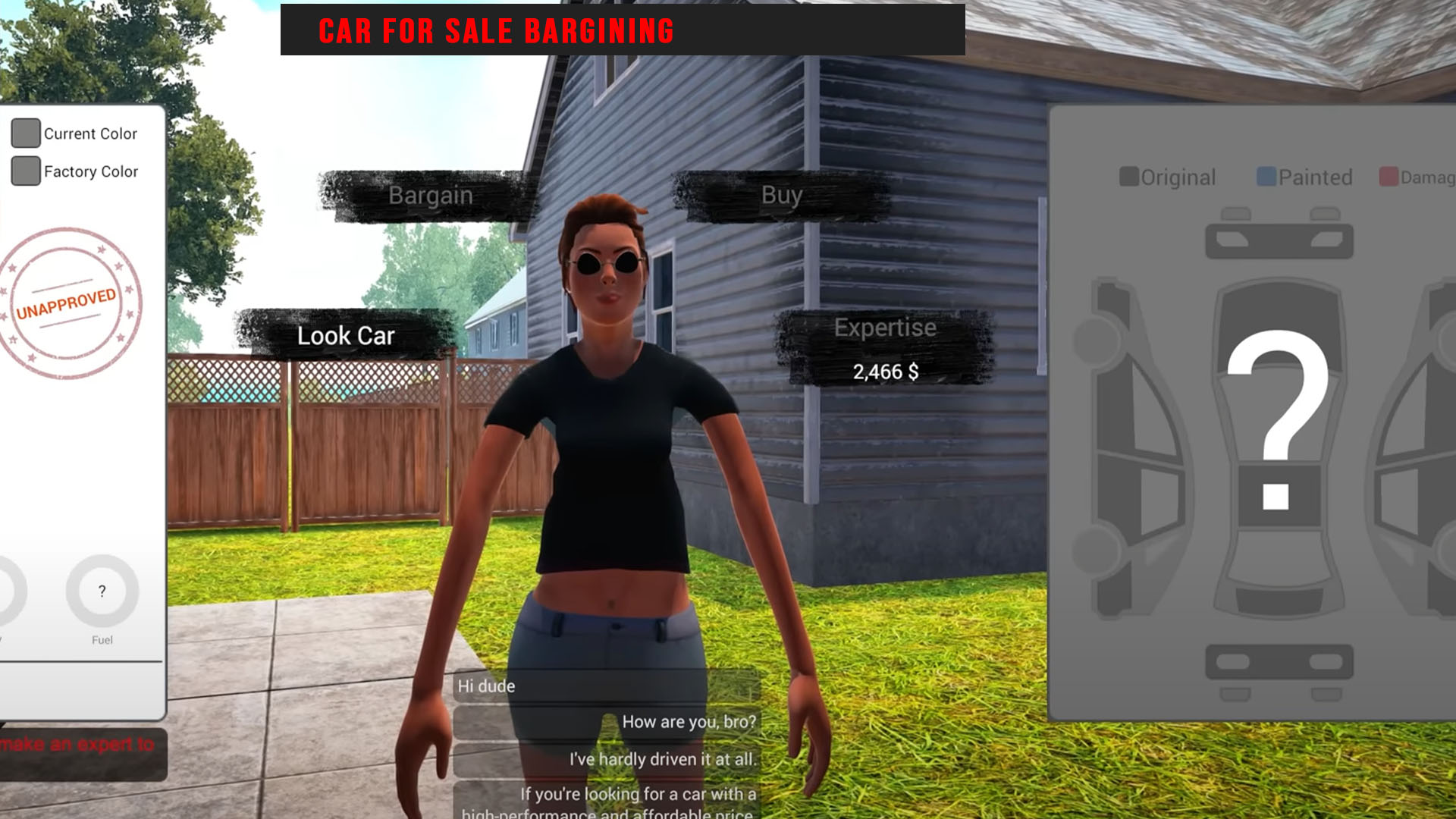Open Look Car view
Image resolution: width=1456 pixels, height=819 pixels.
(x=347, y=336)
